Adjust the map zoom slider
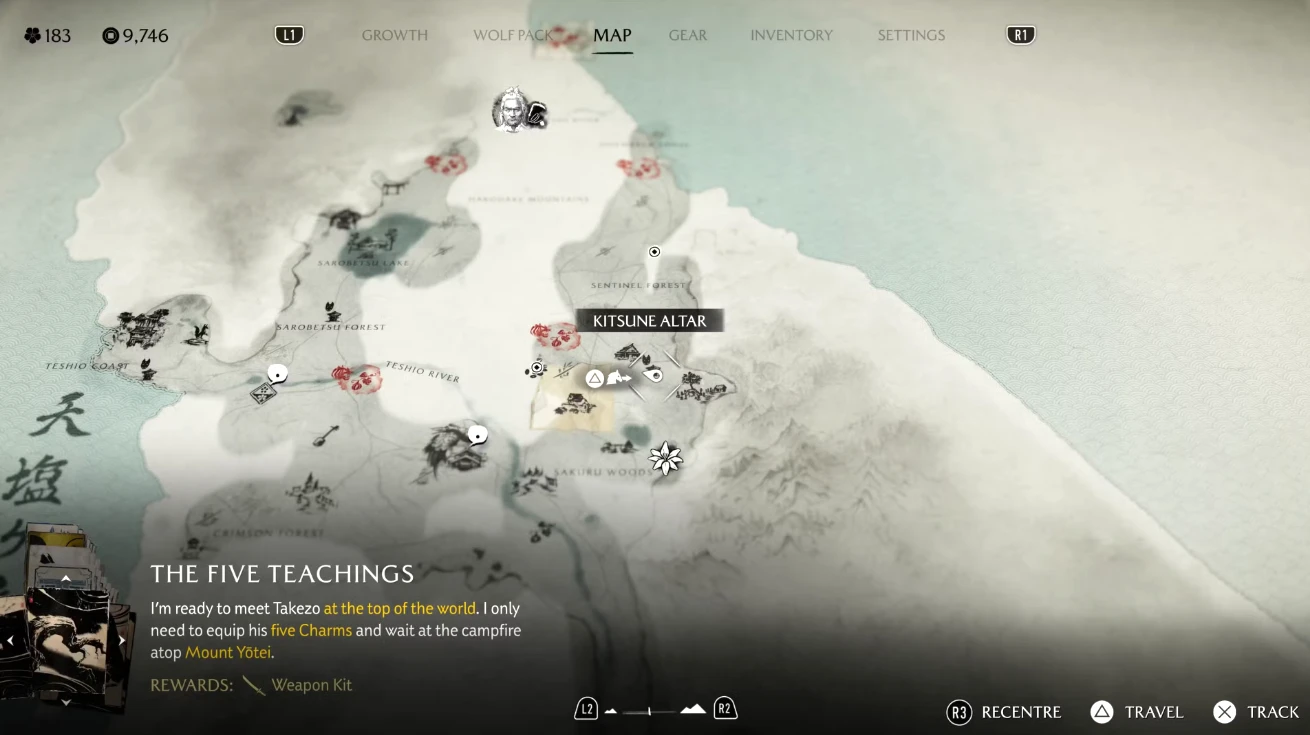 (x=650, y=711)
